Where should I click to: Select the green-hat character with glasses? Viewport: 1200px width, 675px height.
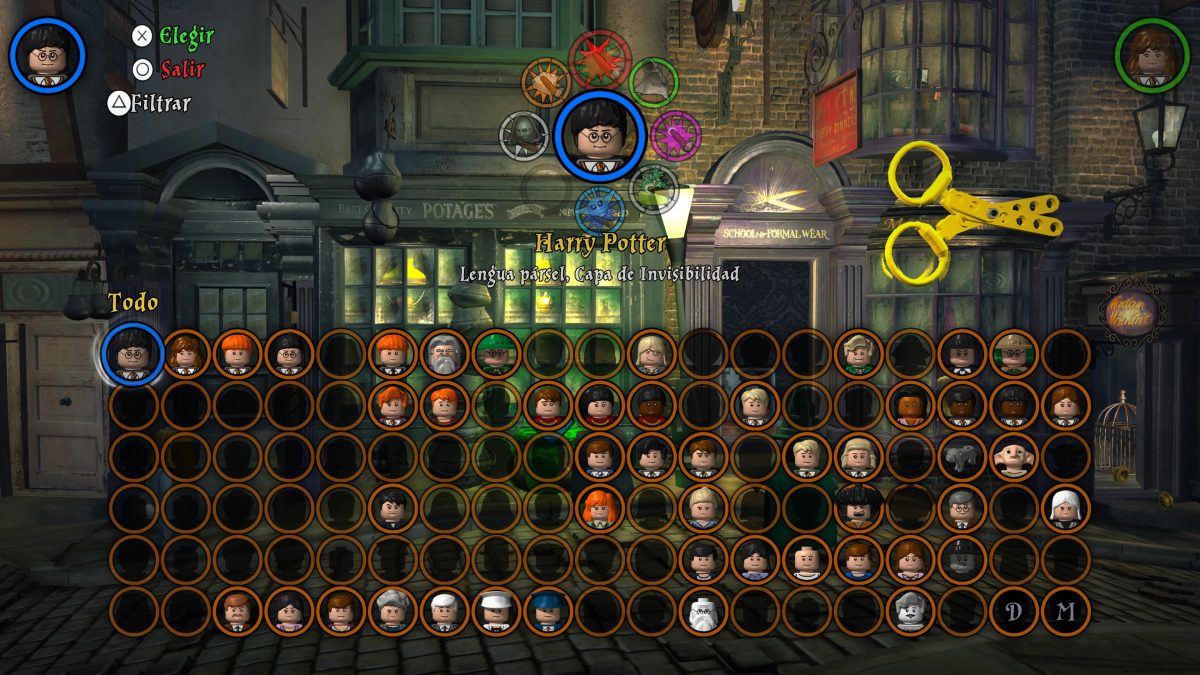[497, 354]
